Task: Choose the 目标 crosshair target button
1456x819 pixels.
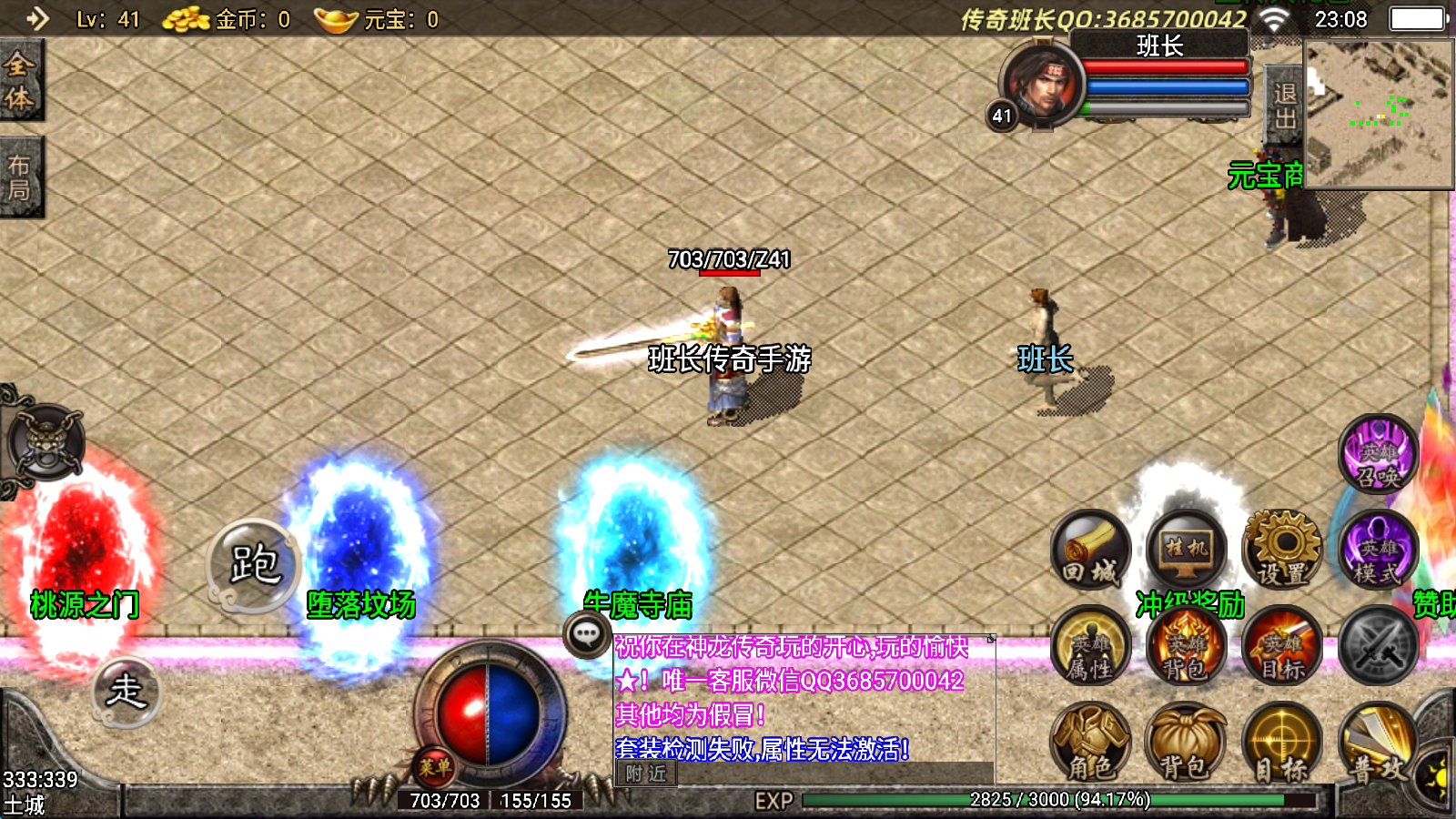Action: coord(1281,746)
